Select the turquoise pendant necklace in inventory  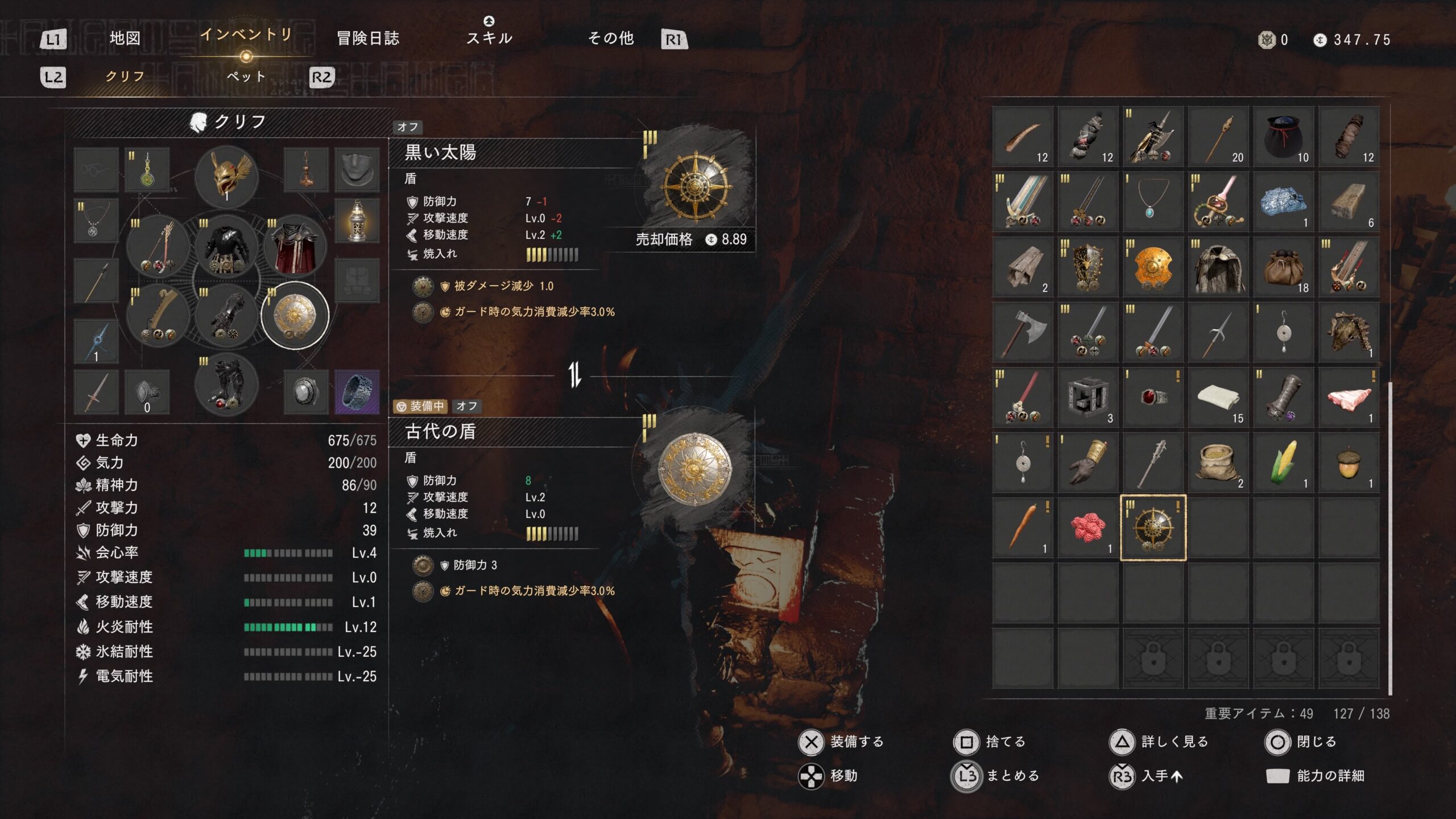click(x=1153, y=202)
